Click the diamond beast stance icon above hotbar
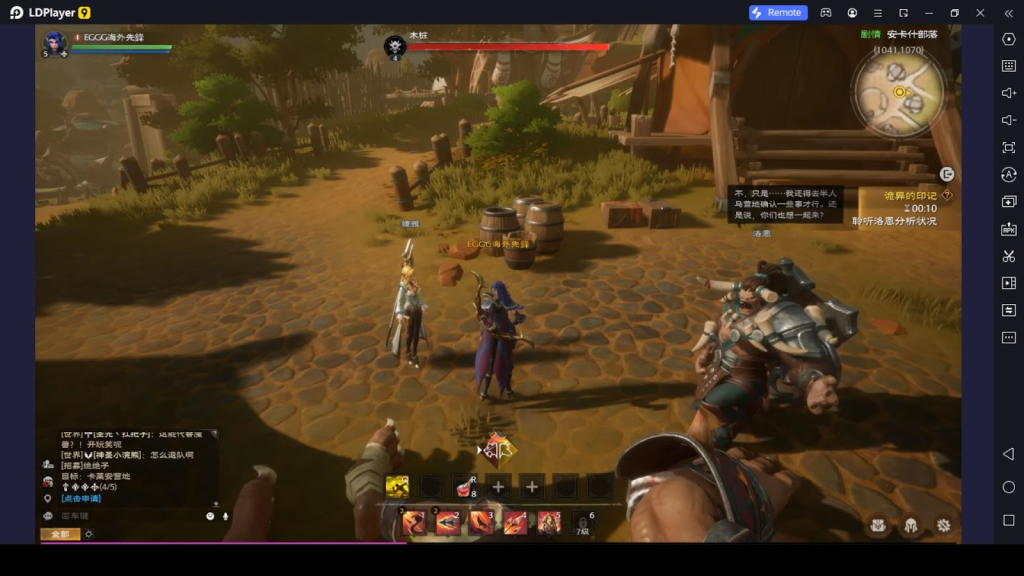The height and width of the screenshot is (576, 1024). pyautogui.click(x=497, y=450)
